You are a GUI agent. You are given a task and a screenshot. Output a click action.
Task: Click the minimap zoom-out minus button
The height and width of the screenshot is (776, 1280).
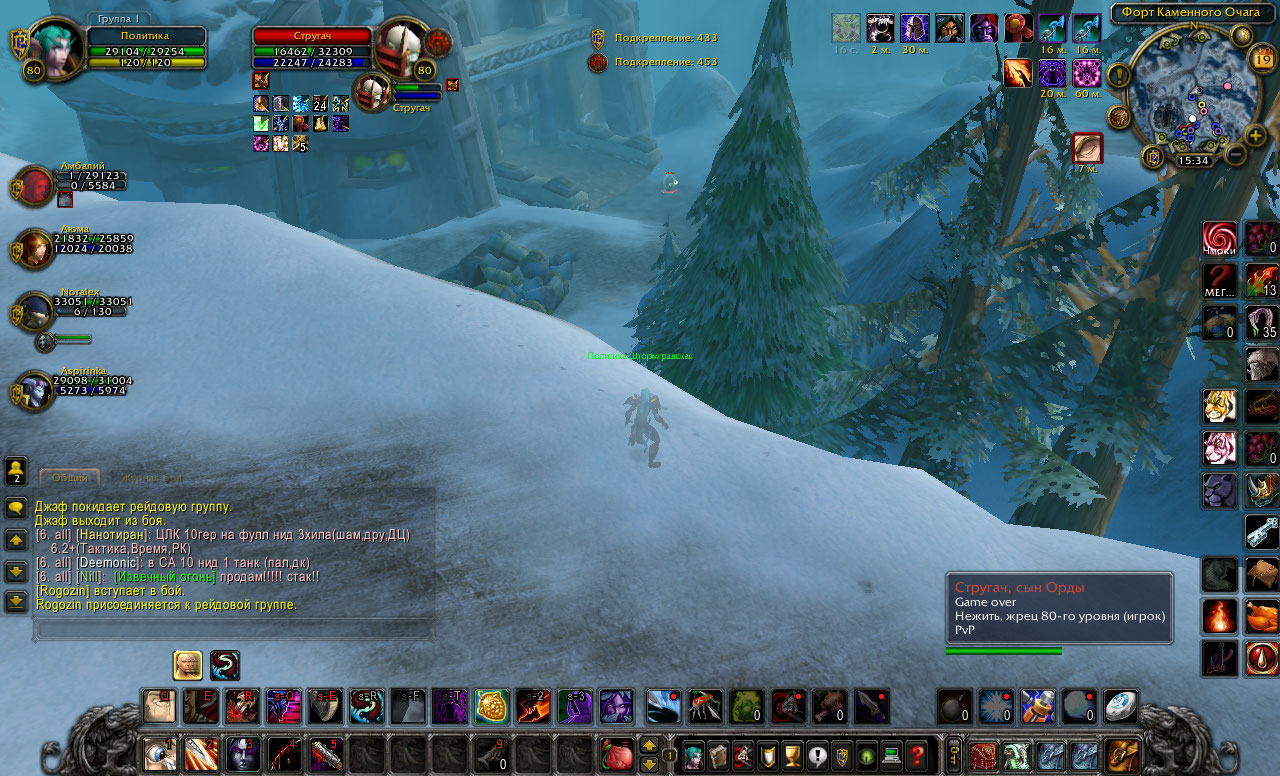click(1235, 155)
